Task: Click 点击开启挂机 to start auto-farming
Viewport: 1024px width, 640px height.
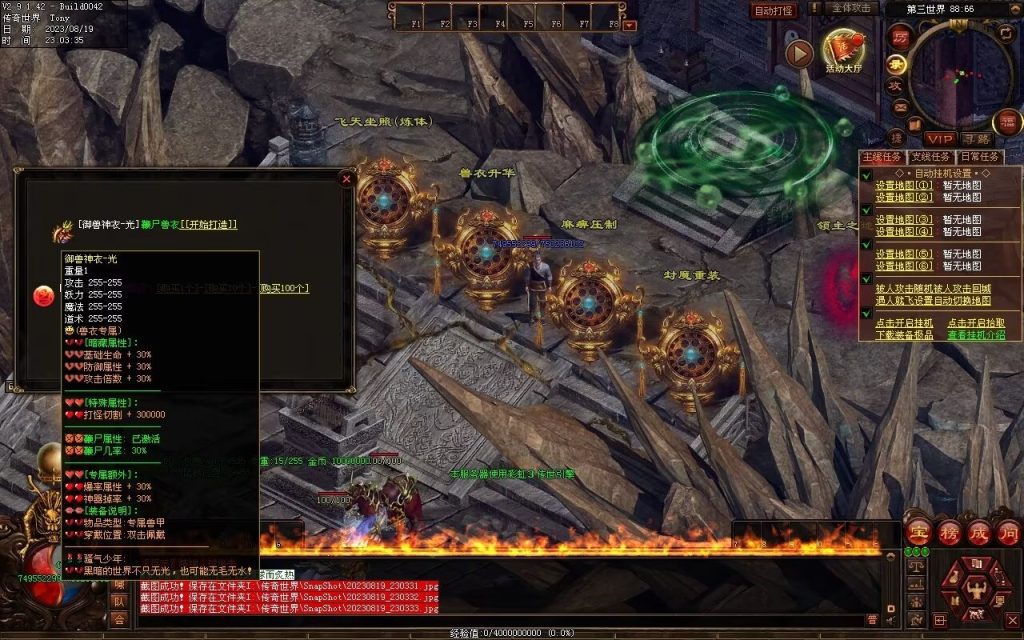Action: tap(904, 323)
